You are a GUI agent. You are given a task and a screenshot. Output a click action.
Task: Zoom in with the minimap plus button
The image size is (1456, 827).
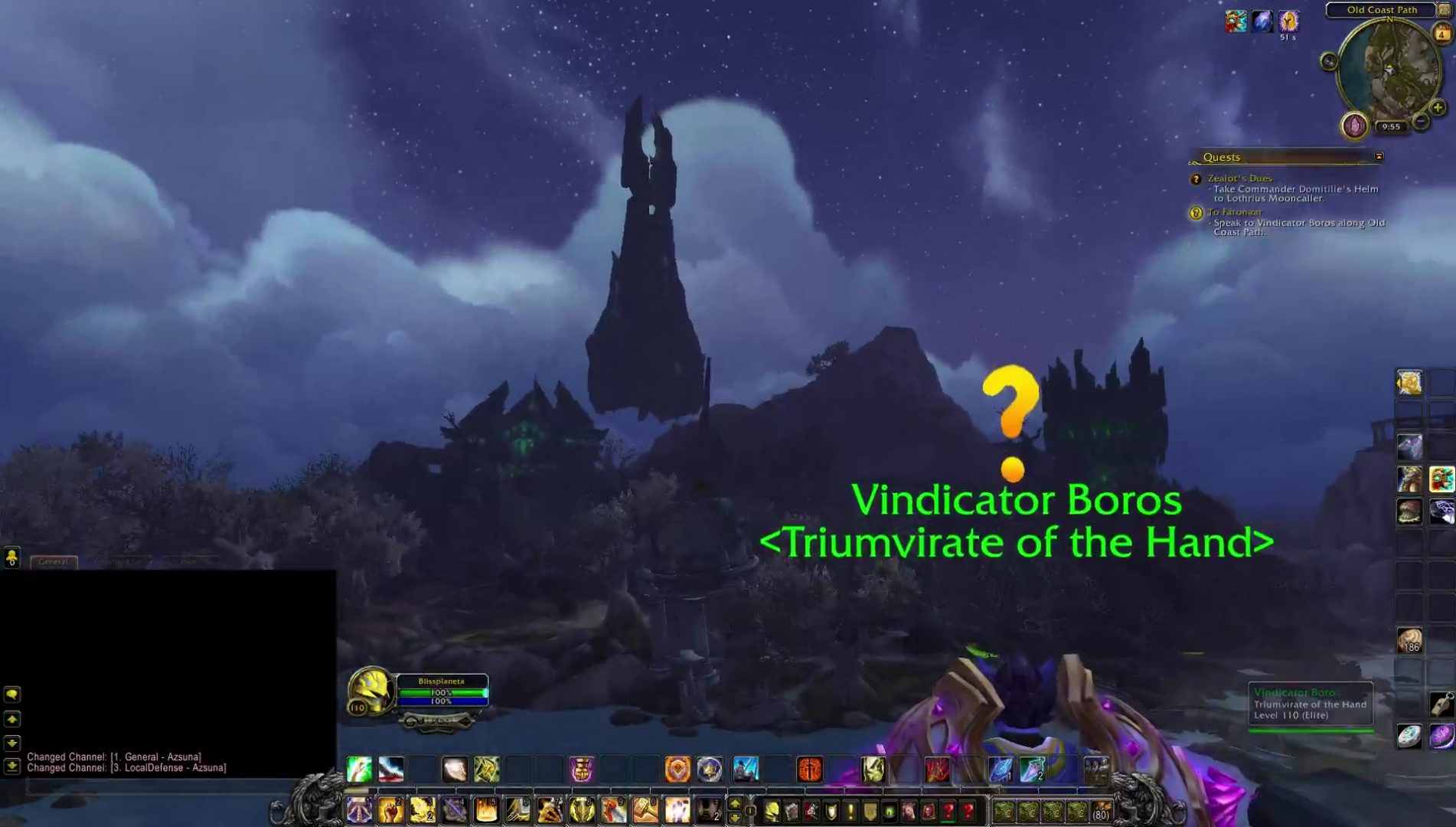coord(1437,108)
